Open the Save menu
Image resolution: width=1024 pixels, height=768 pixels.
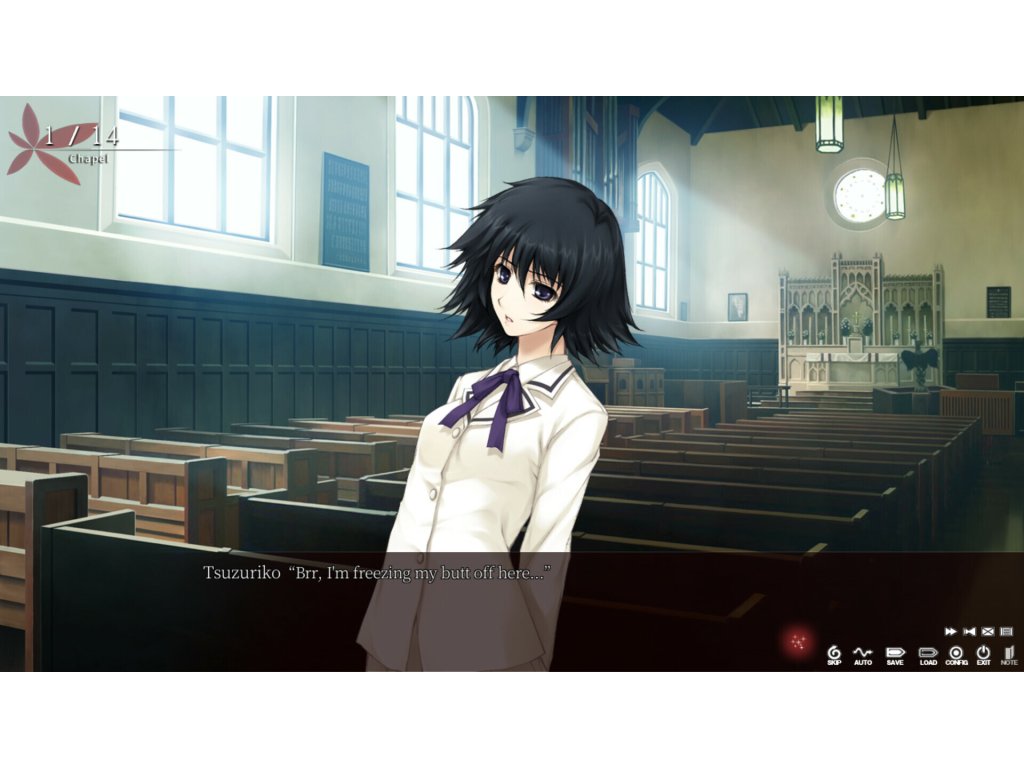pyautogui.click(x=894, y=654)
